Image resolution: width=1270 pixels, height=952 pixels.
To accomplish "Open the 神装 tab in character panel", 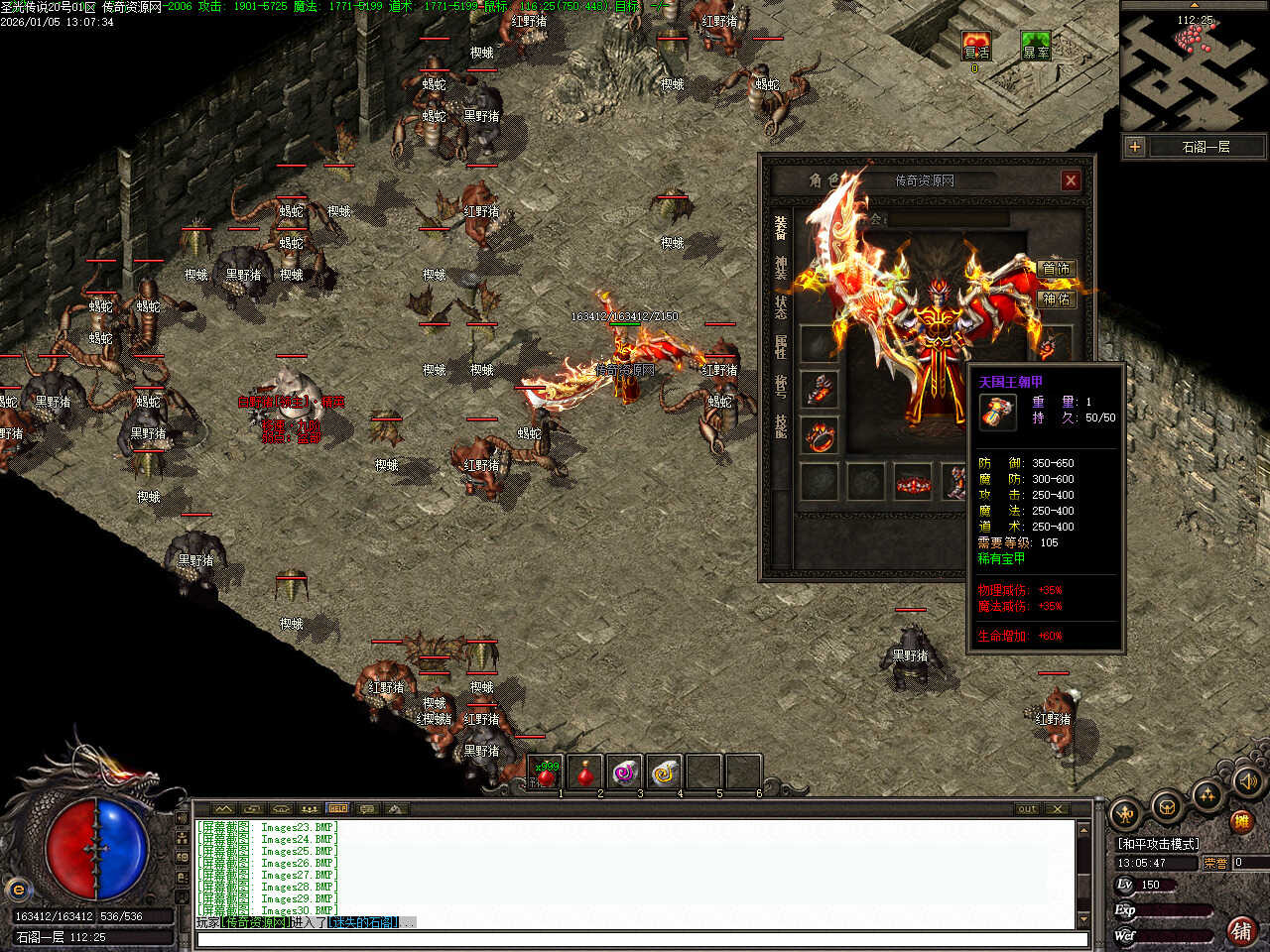I will tap(781, 270).
